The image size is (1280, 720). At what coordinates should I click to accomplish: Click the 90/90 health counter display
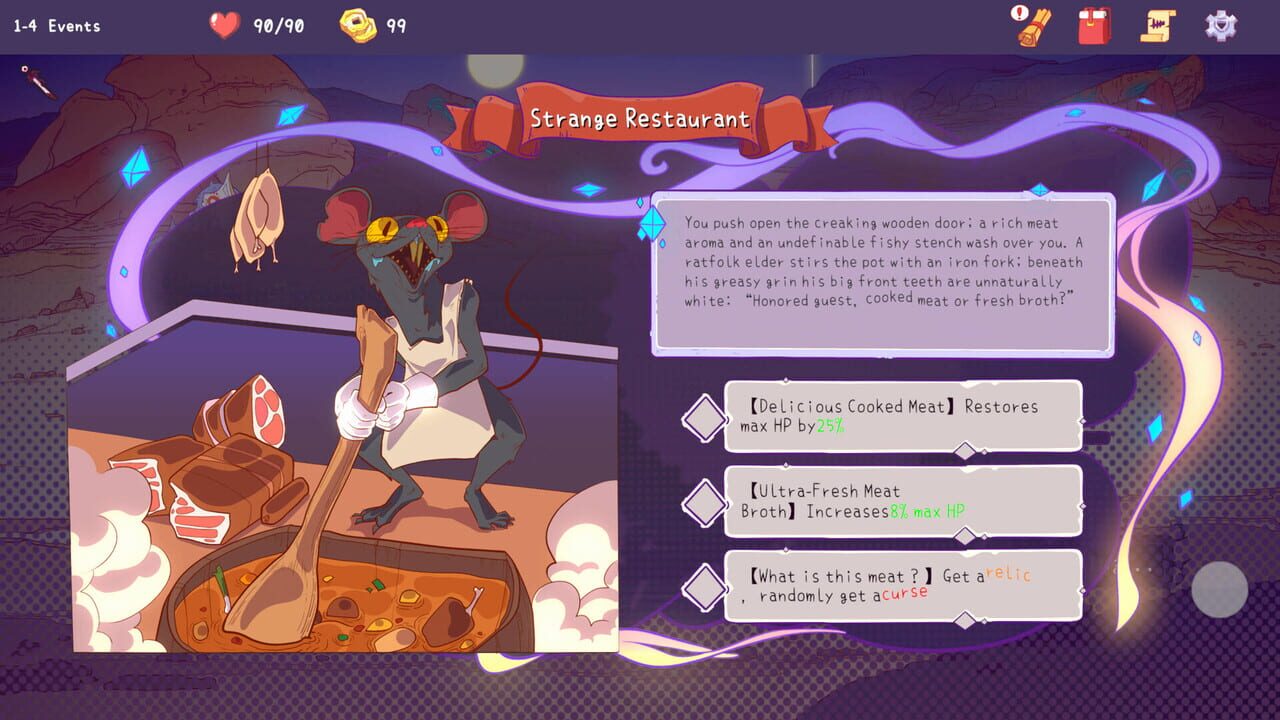pyautogui.click(x=276, y=26)
